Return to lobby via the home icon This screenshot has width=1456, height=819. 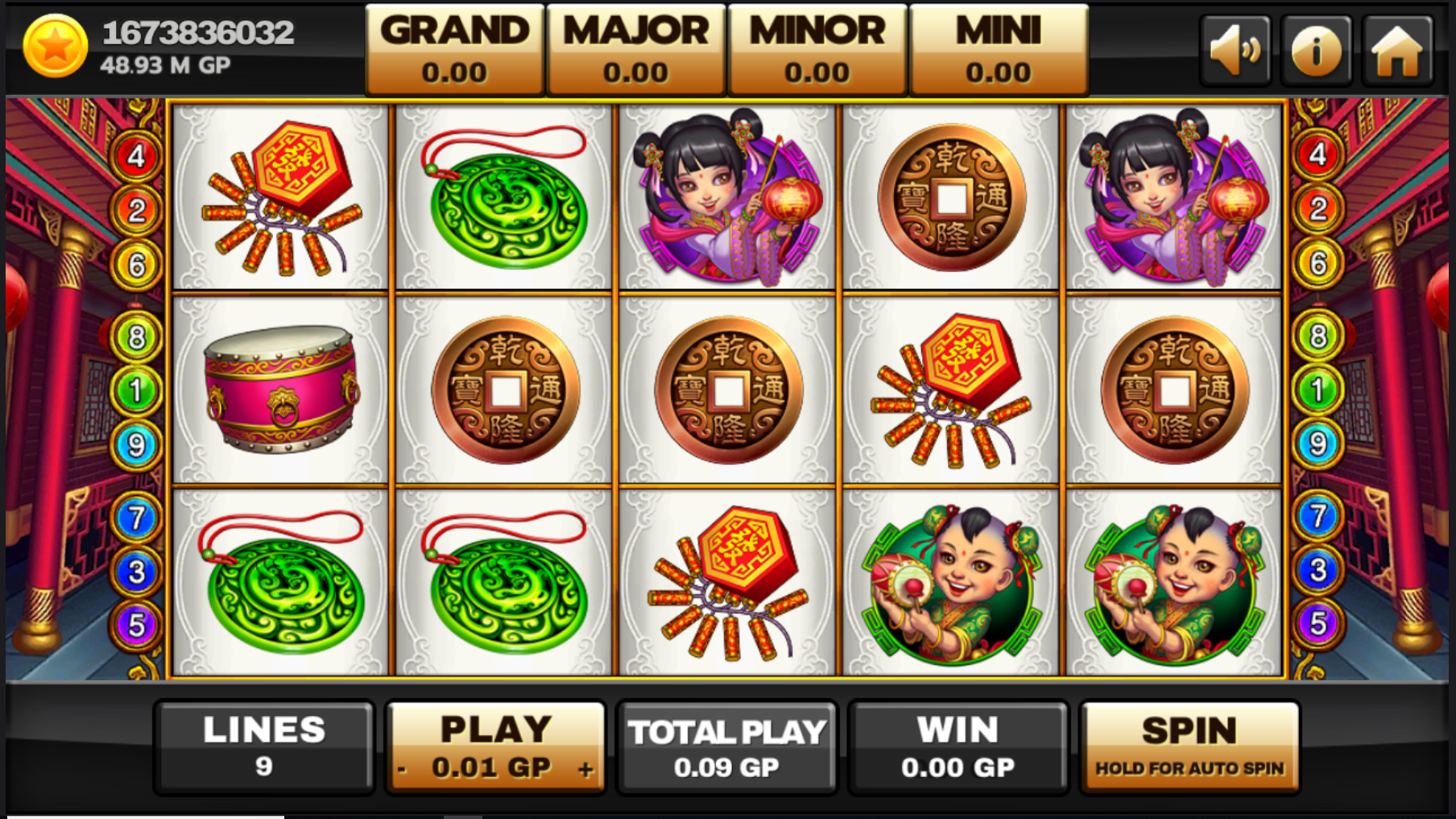coord(1397,50)
